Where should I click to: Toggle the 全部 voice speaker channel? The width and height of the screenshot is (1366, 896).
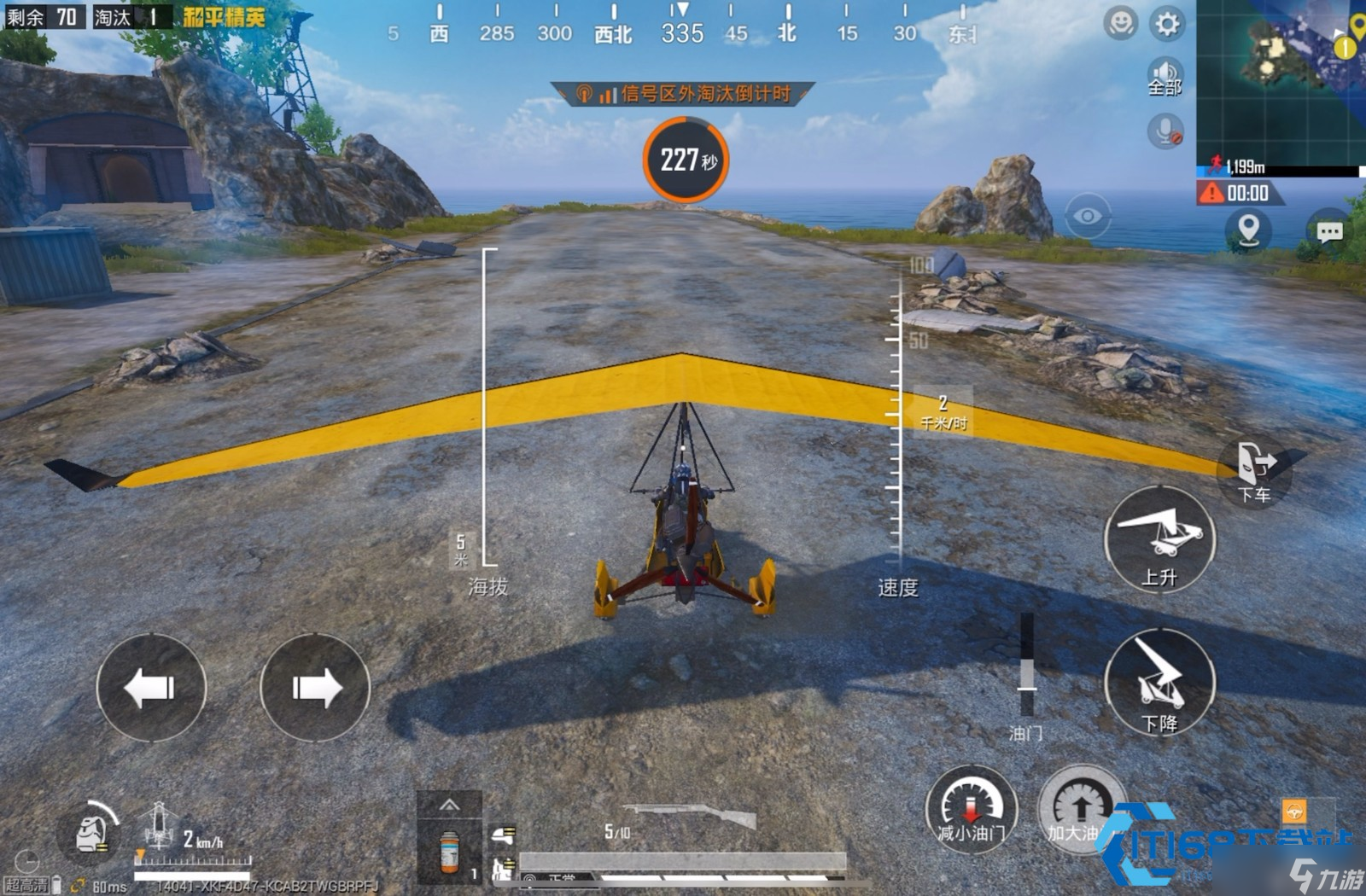pos(1165,77)
